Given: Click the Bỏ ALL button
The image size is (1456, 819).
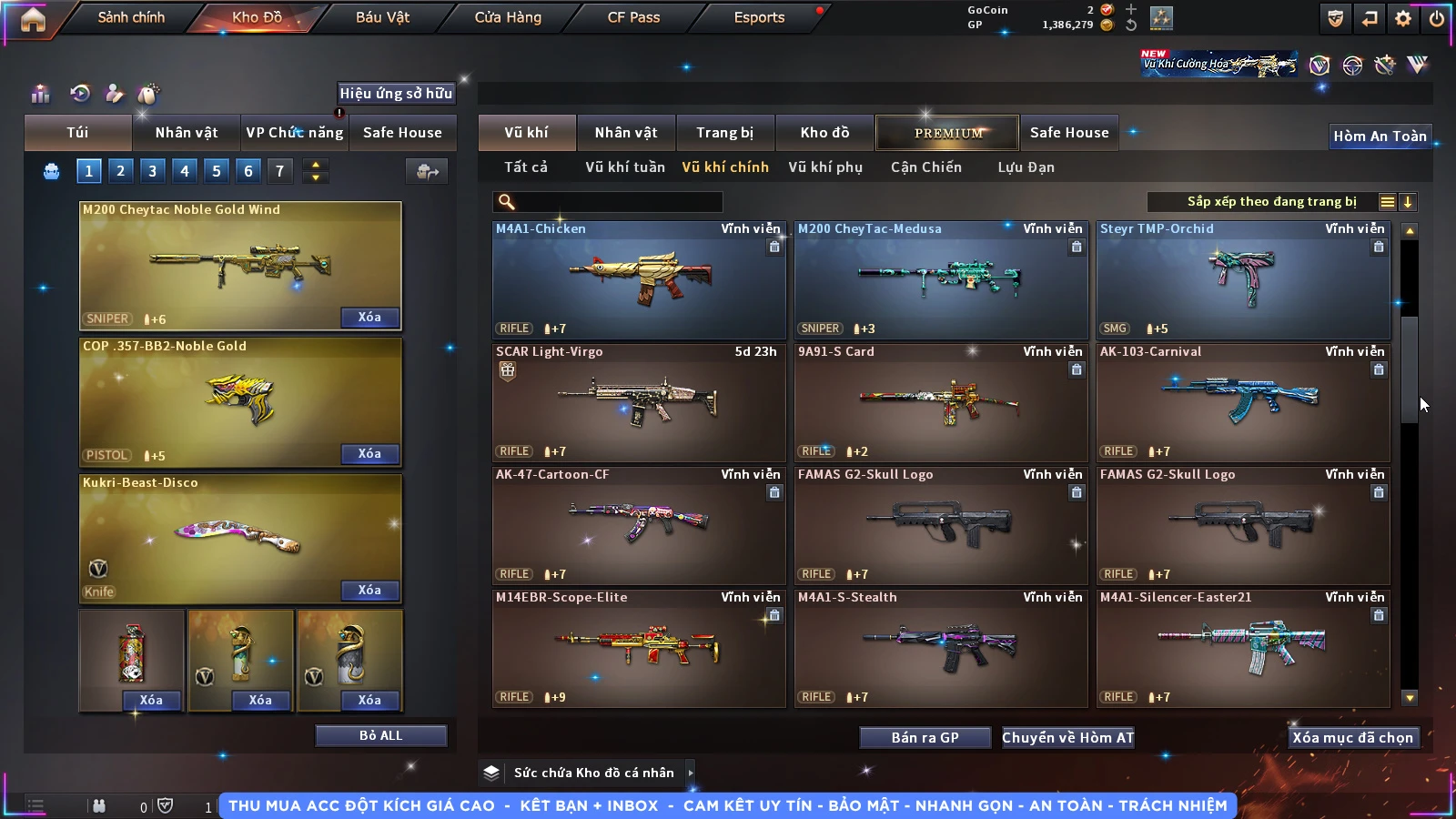Looking at the screenshot, I should (380, 735).
